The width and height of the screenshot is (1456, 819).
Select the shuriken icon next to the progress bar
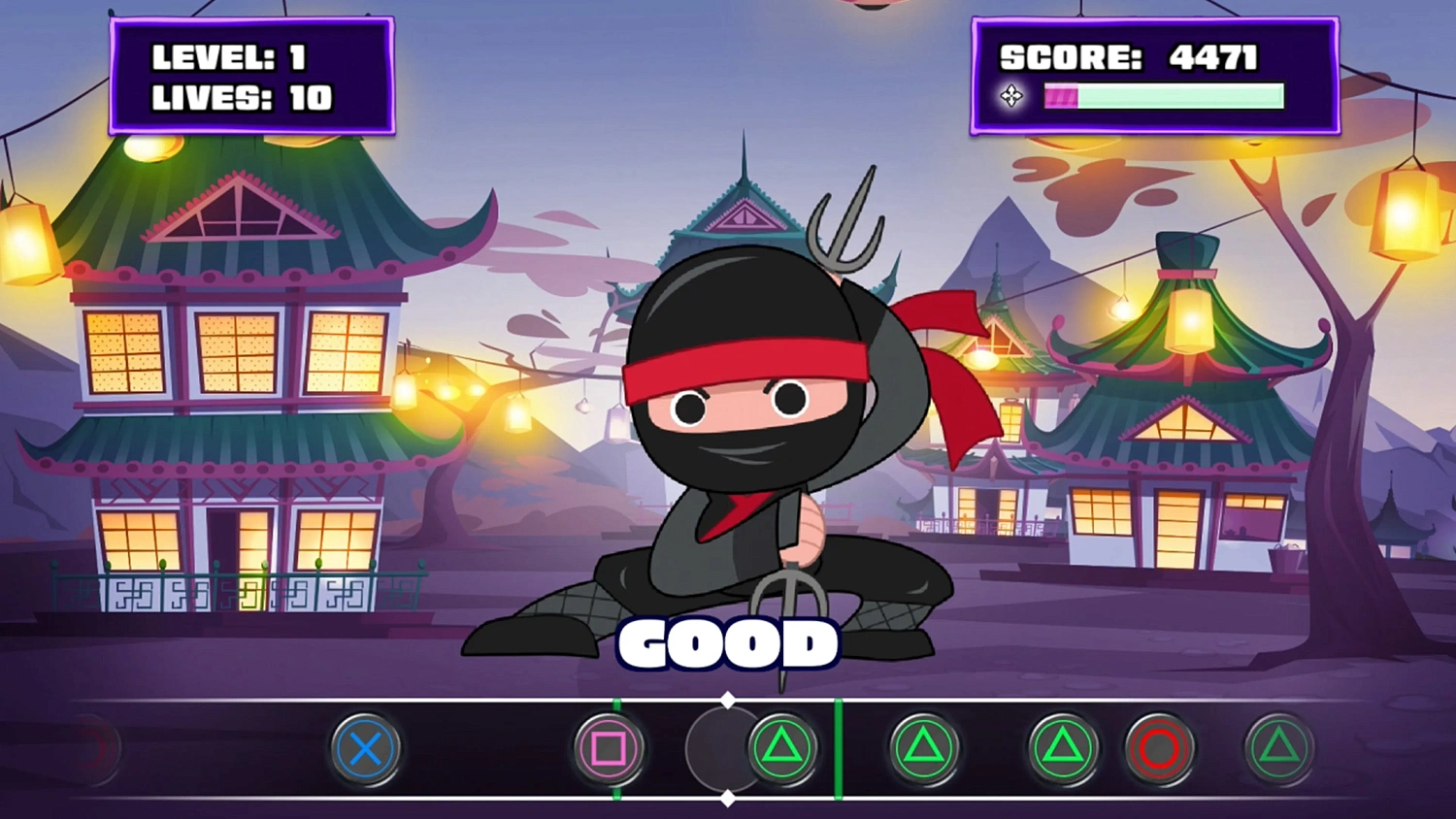1012,95
